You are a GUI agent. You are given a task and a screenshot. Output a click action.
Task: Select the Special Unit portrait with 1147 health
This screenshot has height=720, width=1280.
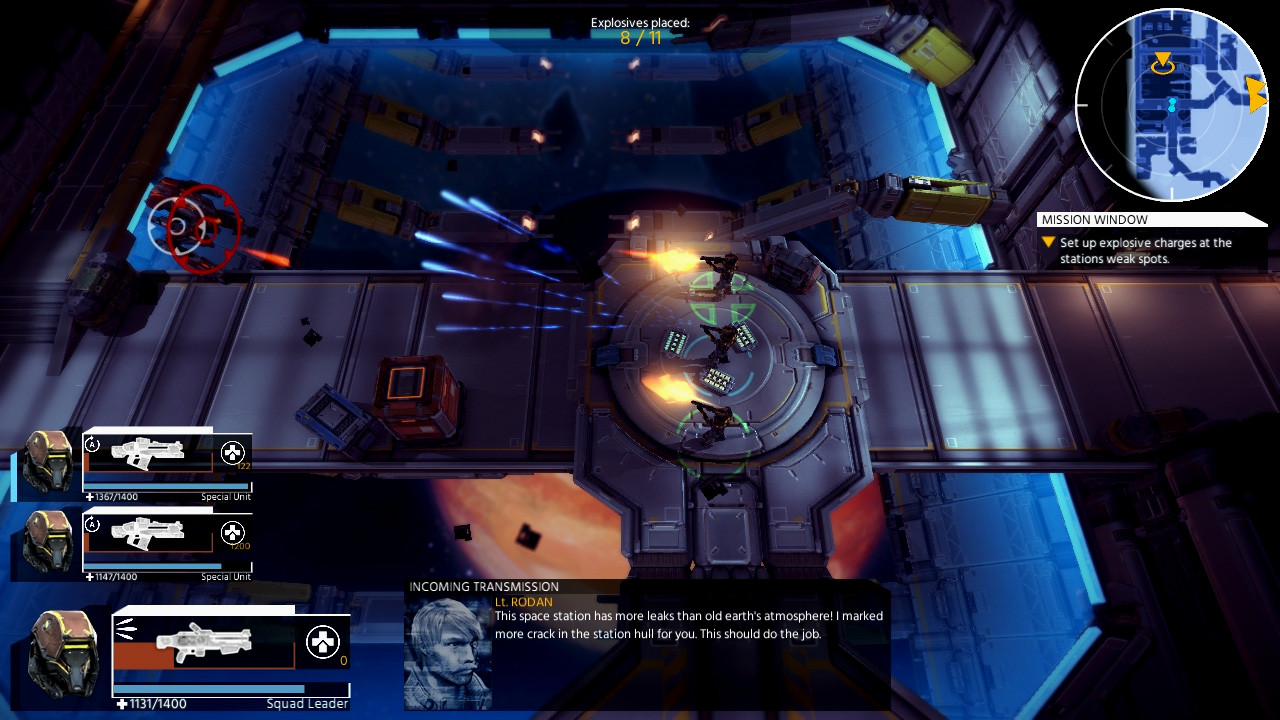pos(48,542)
